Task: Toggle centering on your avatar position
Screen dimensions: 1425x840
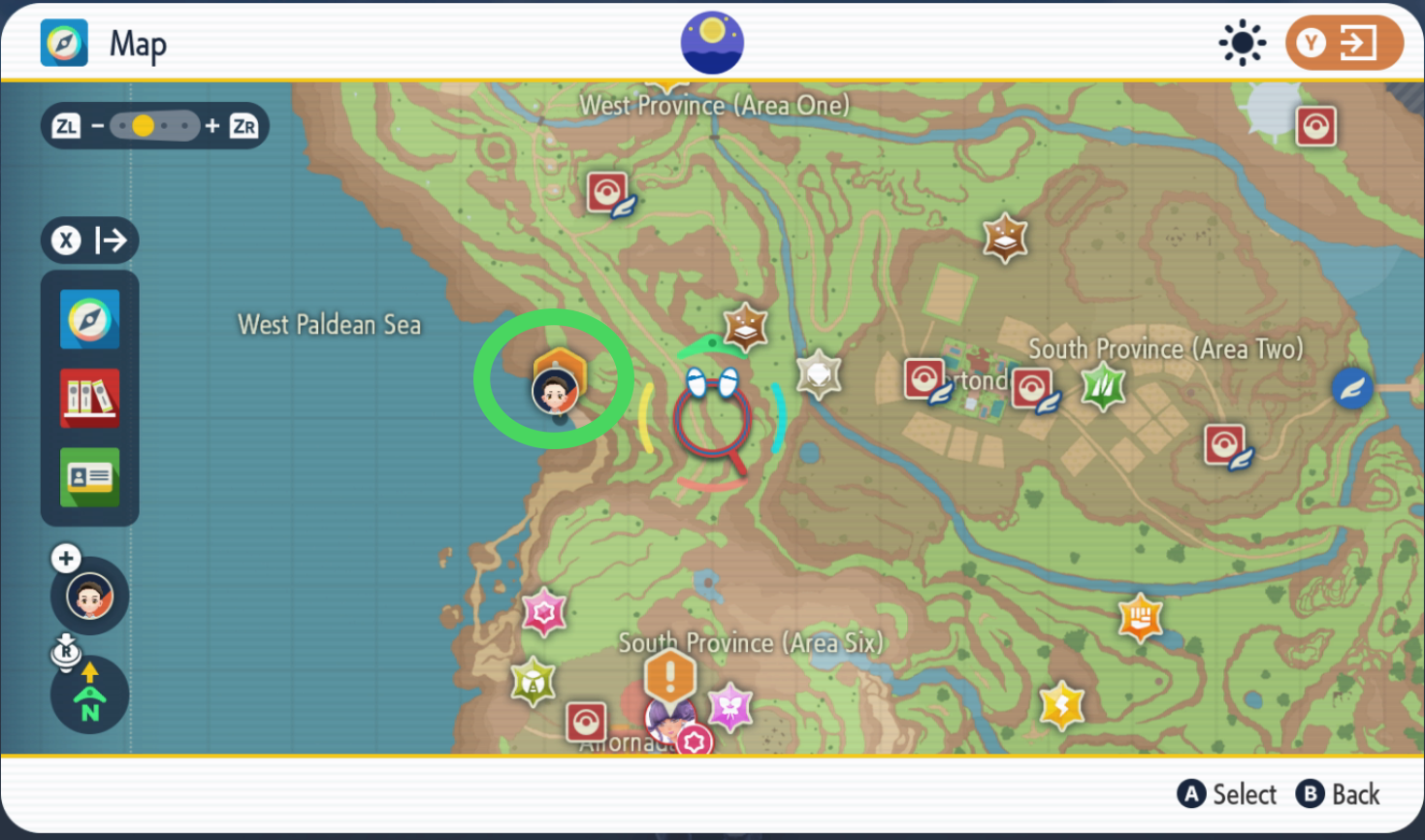Action: coord(89,596)
